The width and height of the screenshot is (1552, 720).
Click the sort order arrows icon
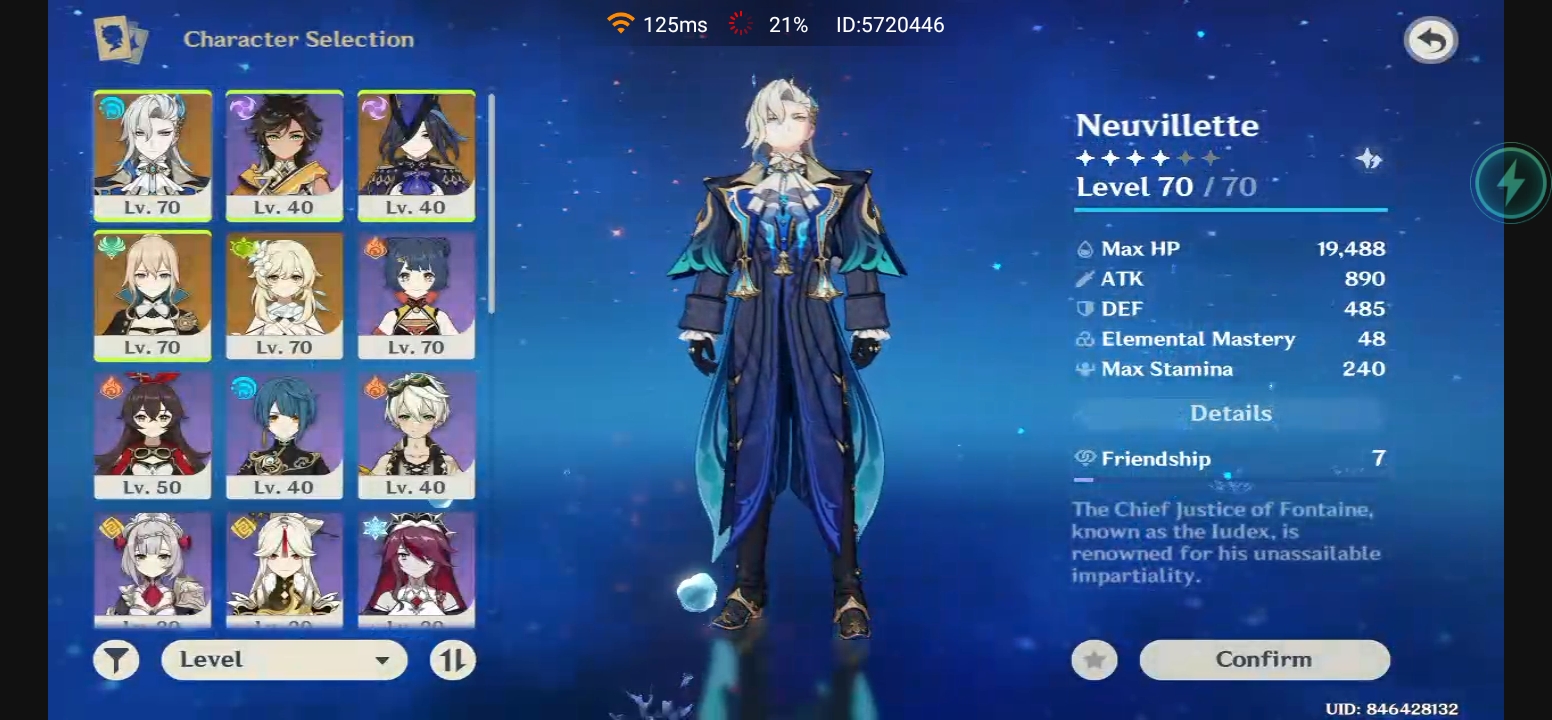click(x=452, y=659)
